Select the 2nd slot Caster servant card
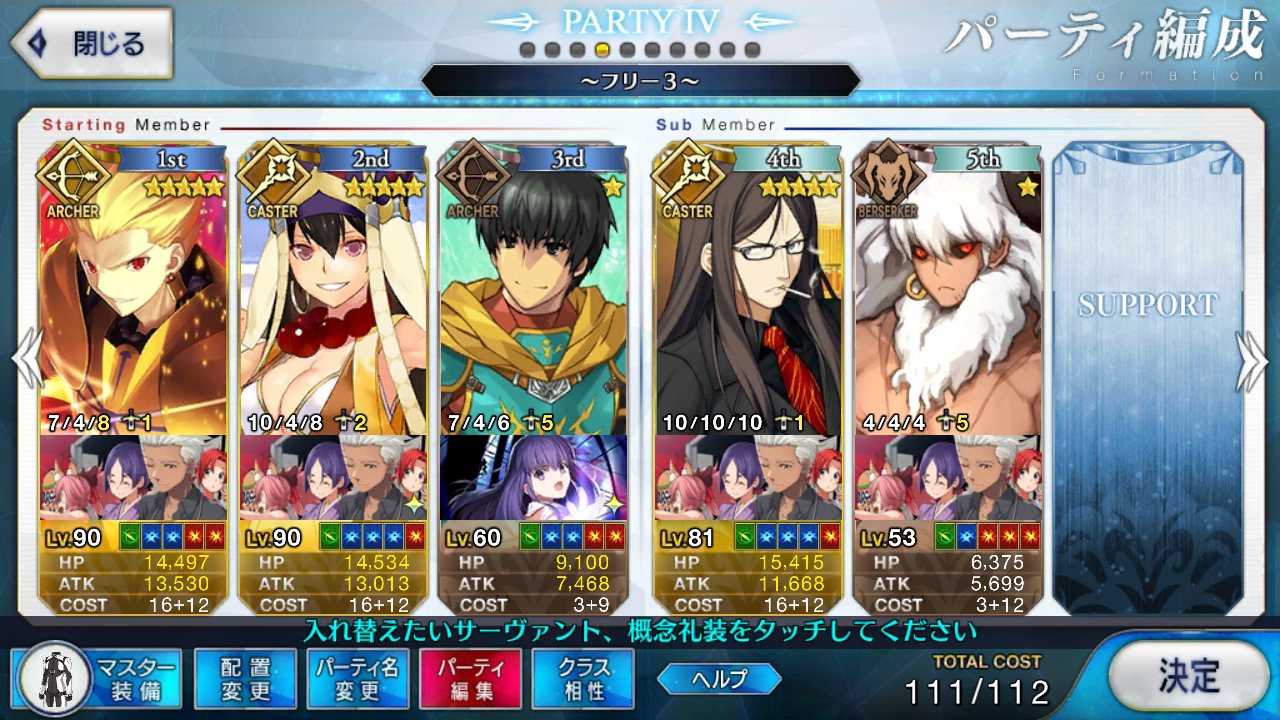Screen dimensions: 1280x720 click(332, 290)
